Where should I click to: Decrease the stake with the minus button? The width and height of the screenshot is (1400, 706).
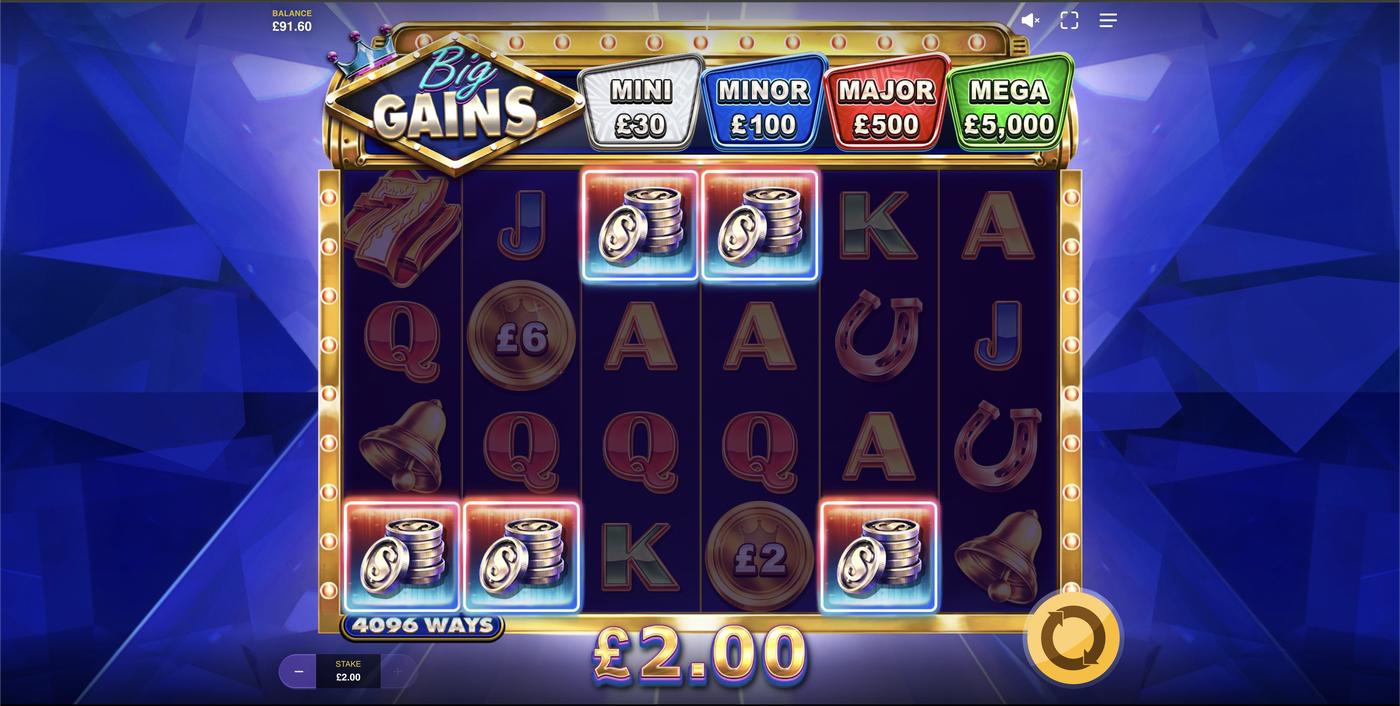[298, 671]
